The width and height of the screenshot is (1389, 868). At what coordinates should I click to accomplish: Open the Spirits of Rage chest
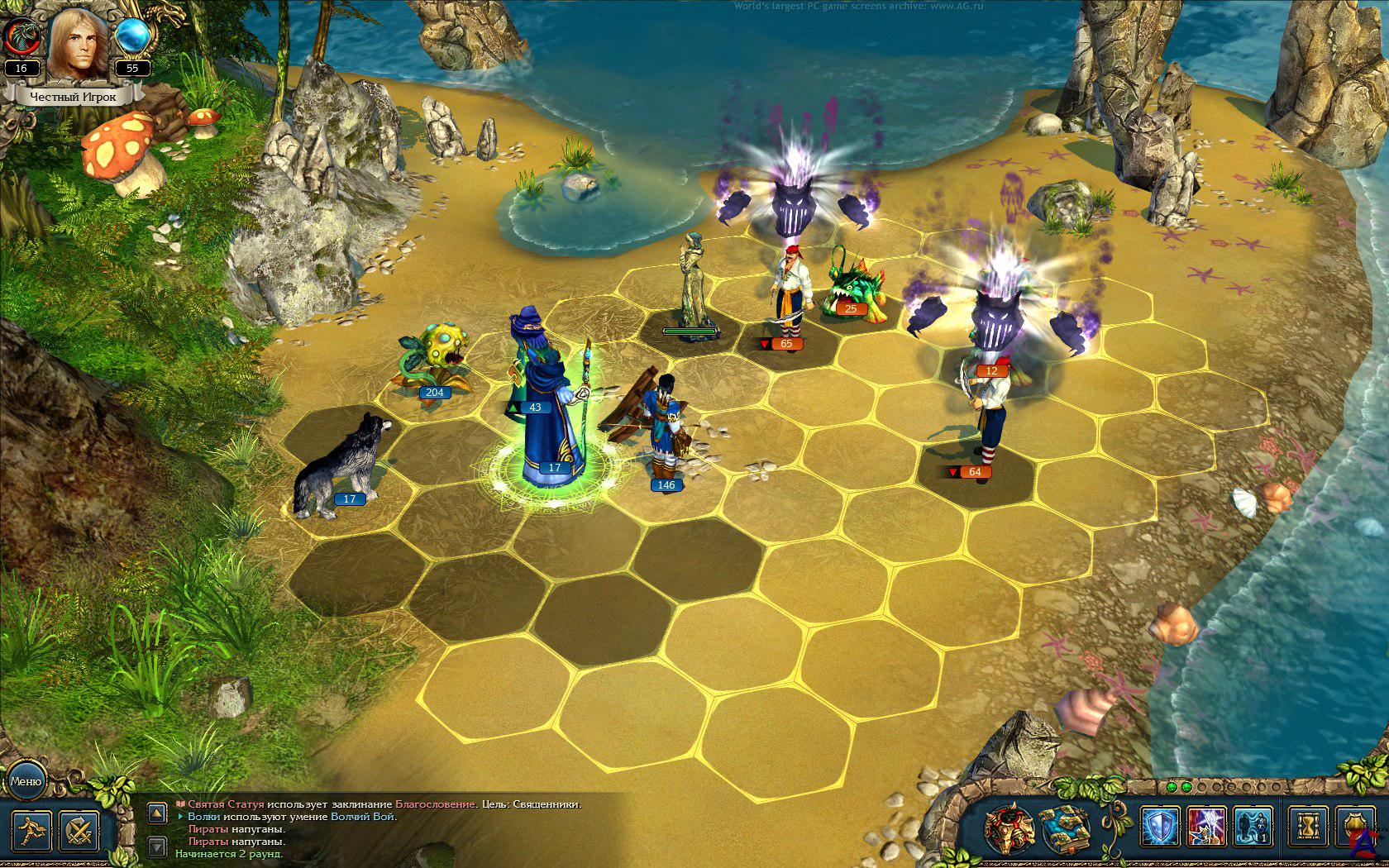1010,828
